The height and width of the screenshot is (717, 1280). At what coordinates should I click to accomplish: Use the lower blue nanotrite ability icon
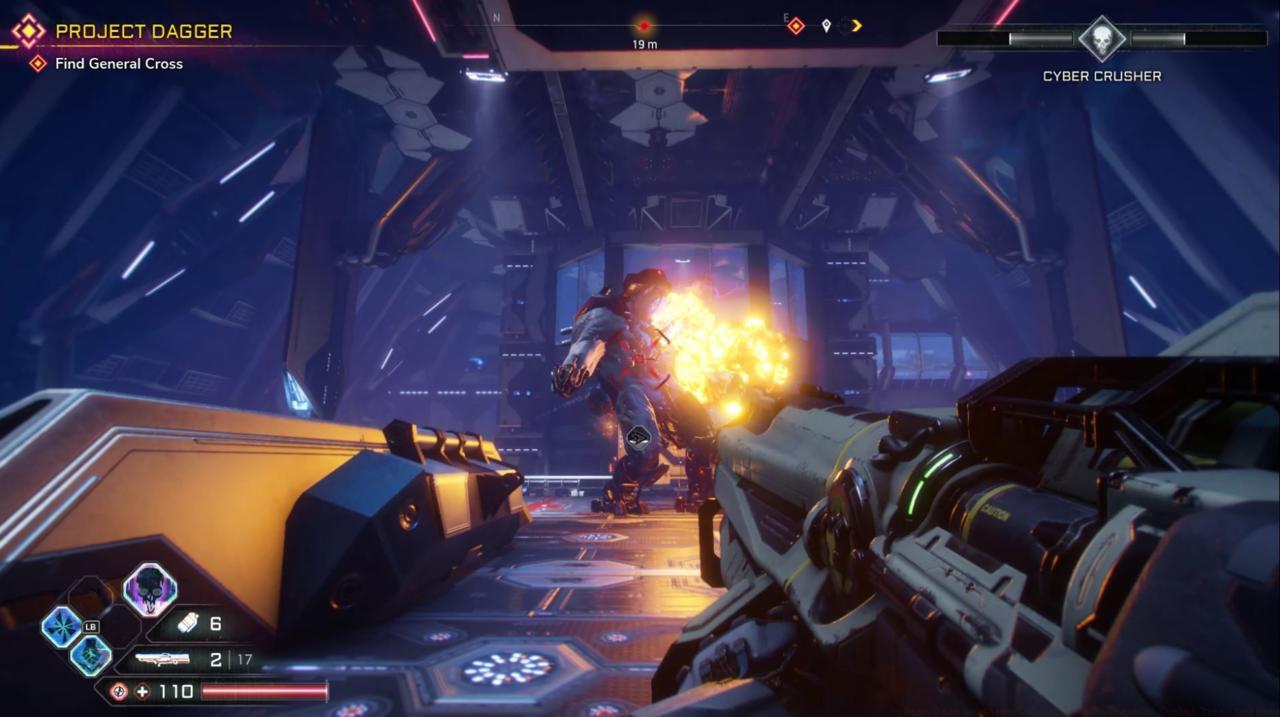coord(90,655)
